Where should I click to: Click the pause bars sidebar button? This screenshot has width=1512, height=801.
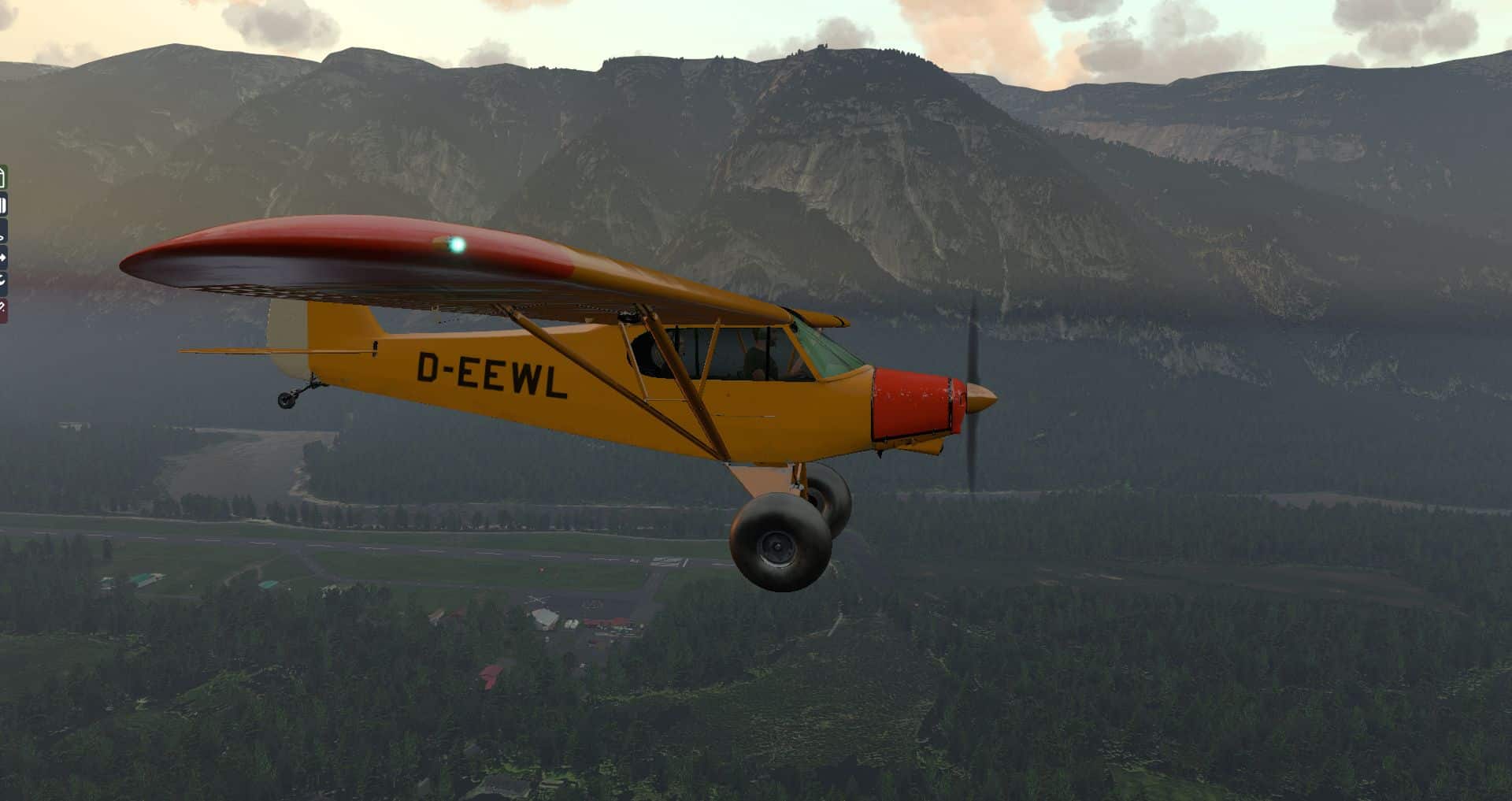click(3, 206)
